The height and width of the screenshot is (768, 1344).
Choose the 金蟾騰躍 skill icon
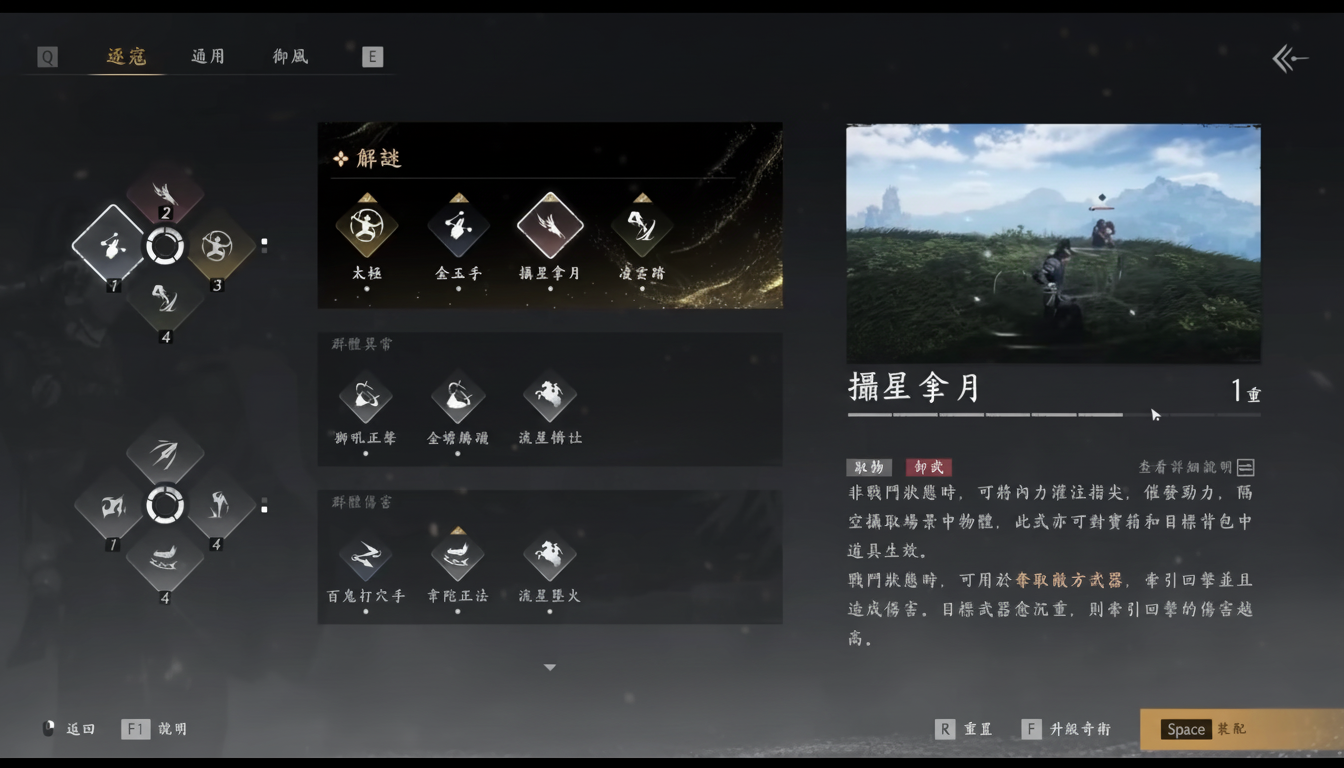point(458,397)
